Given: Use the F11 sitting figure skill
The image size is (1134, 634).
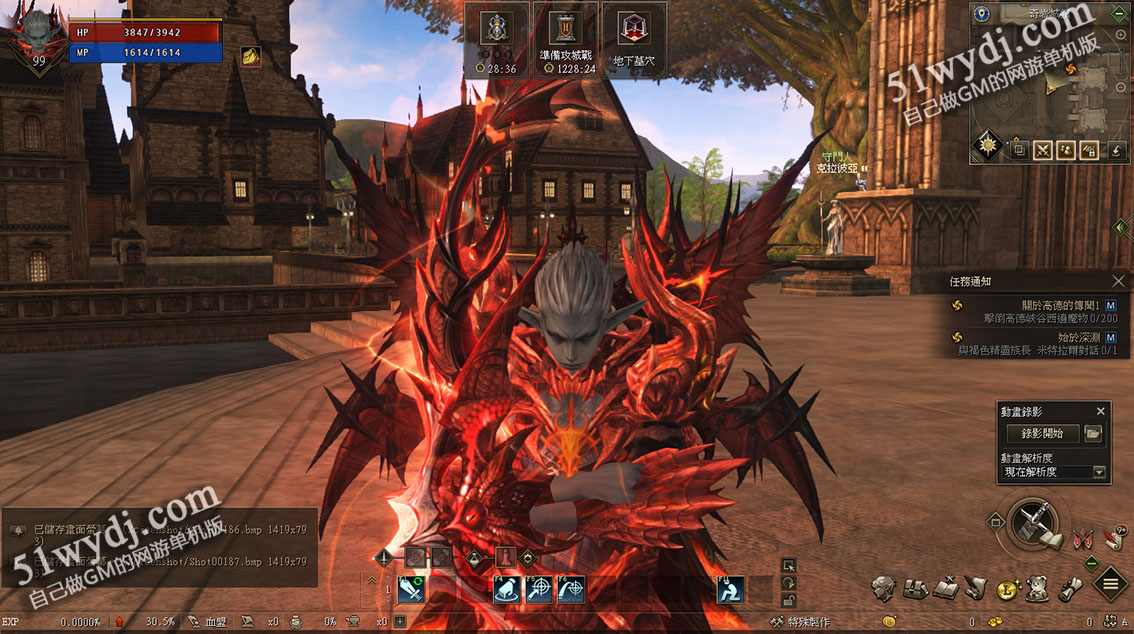Looking at the screenshot, I should point(730,590).
